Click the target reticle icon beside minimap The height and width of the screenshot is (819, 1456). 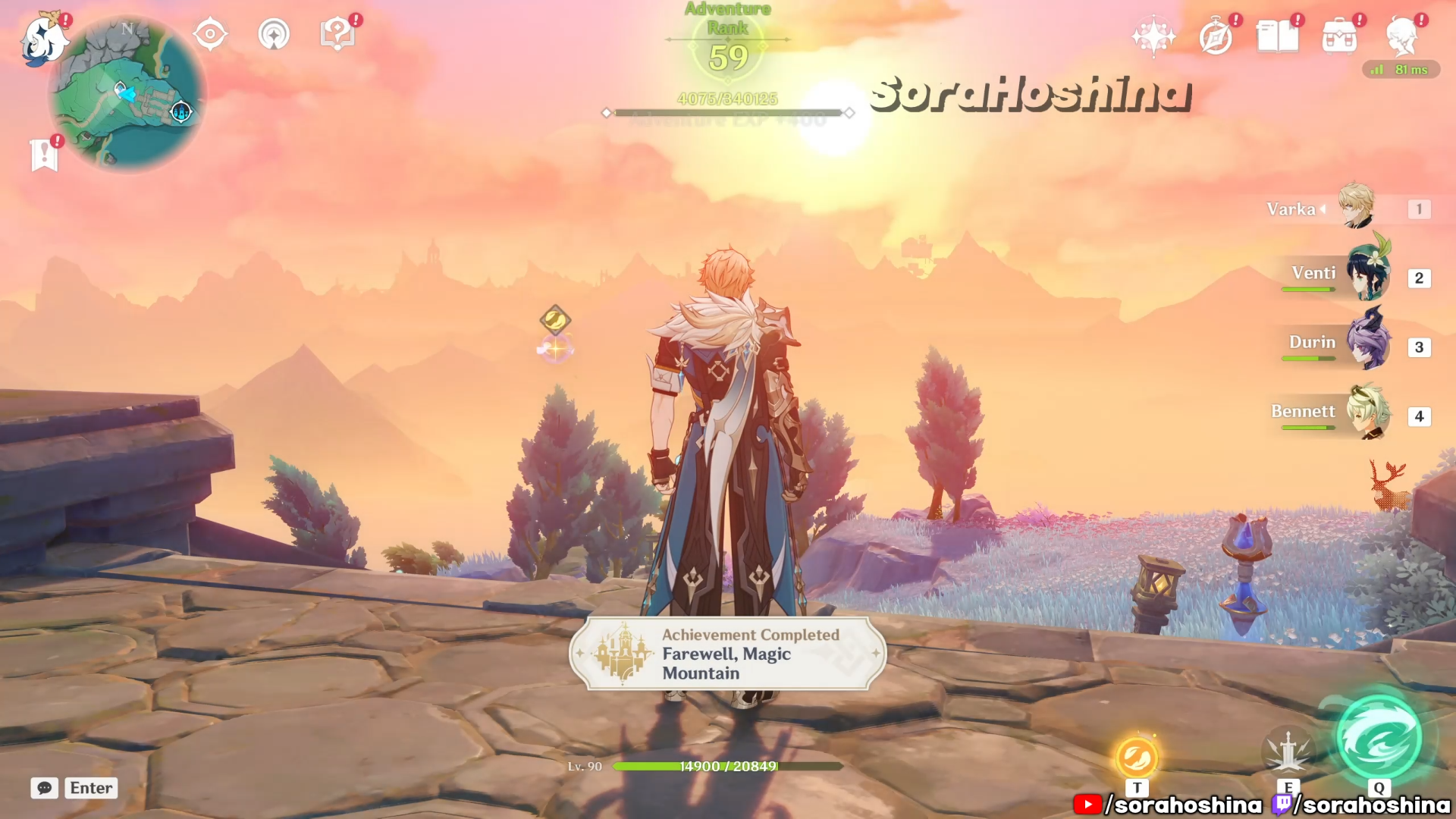[x=210, y=34]
